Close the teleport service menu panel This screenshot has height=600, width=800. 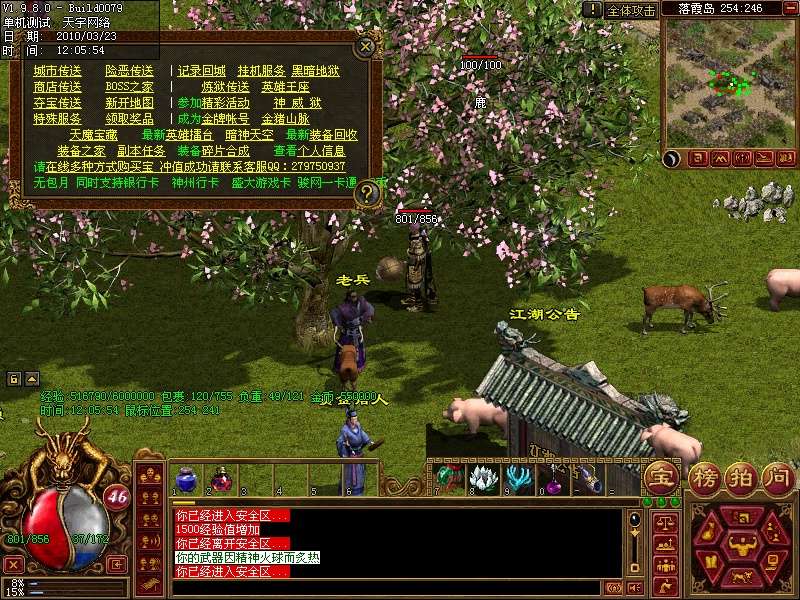pyautogui.click(x=367, y=45)
